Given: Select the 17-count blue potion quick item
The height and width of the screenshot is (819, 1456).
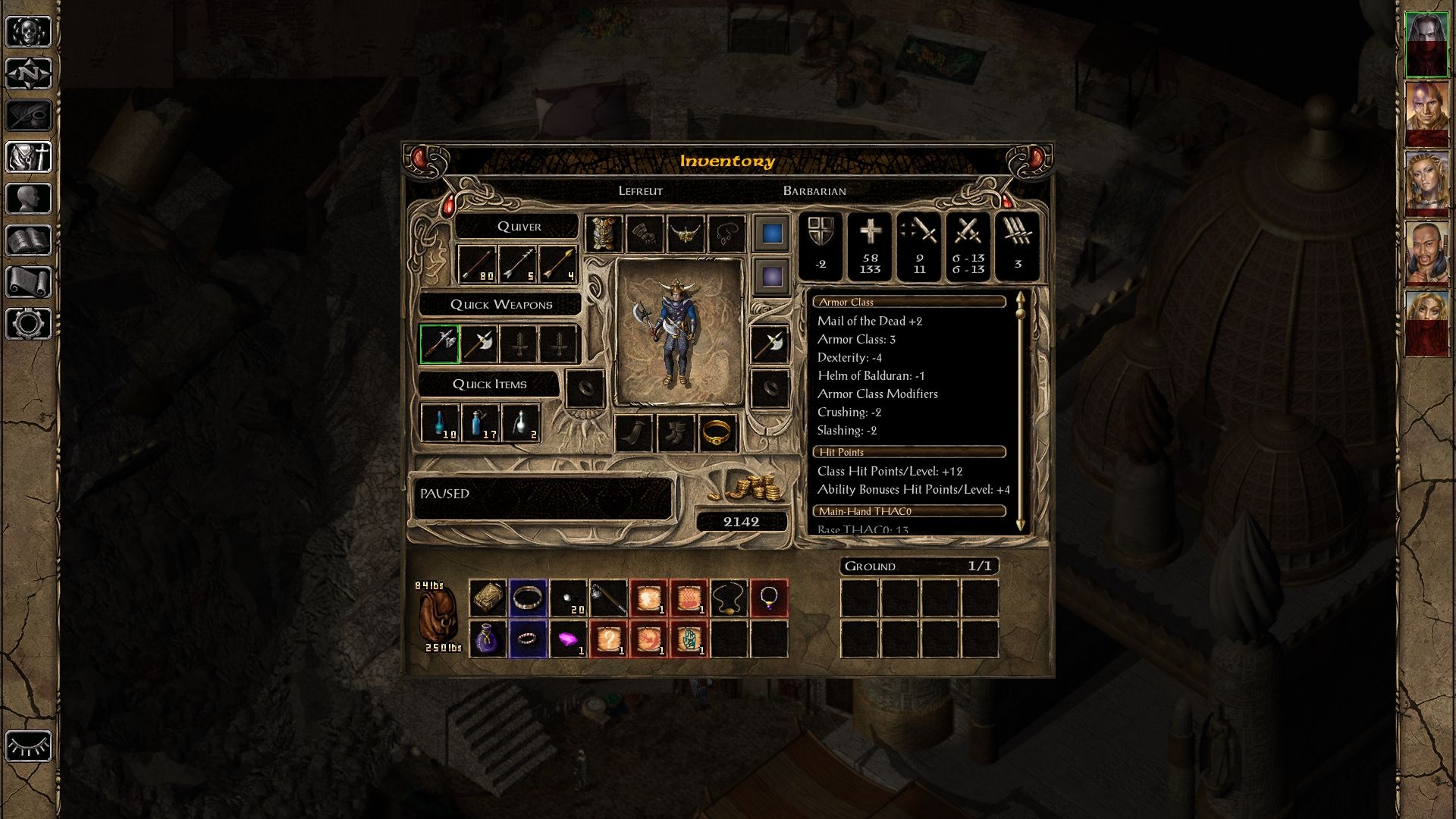Looking at the screenshot, I should 480,423.
